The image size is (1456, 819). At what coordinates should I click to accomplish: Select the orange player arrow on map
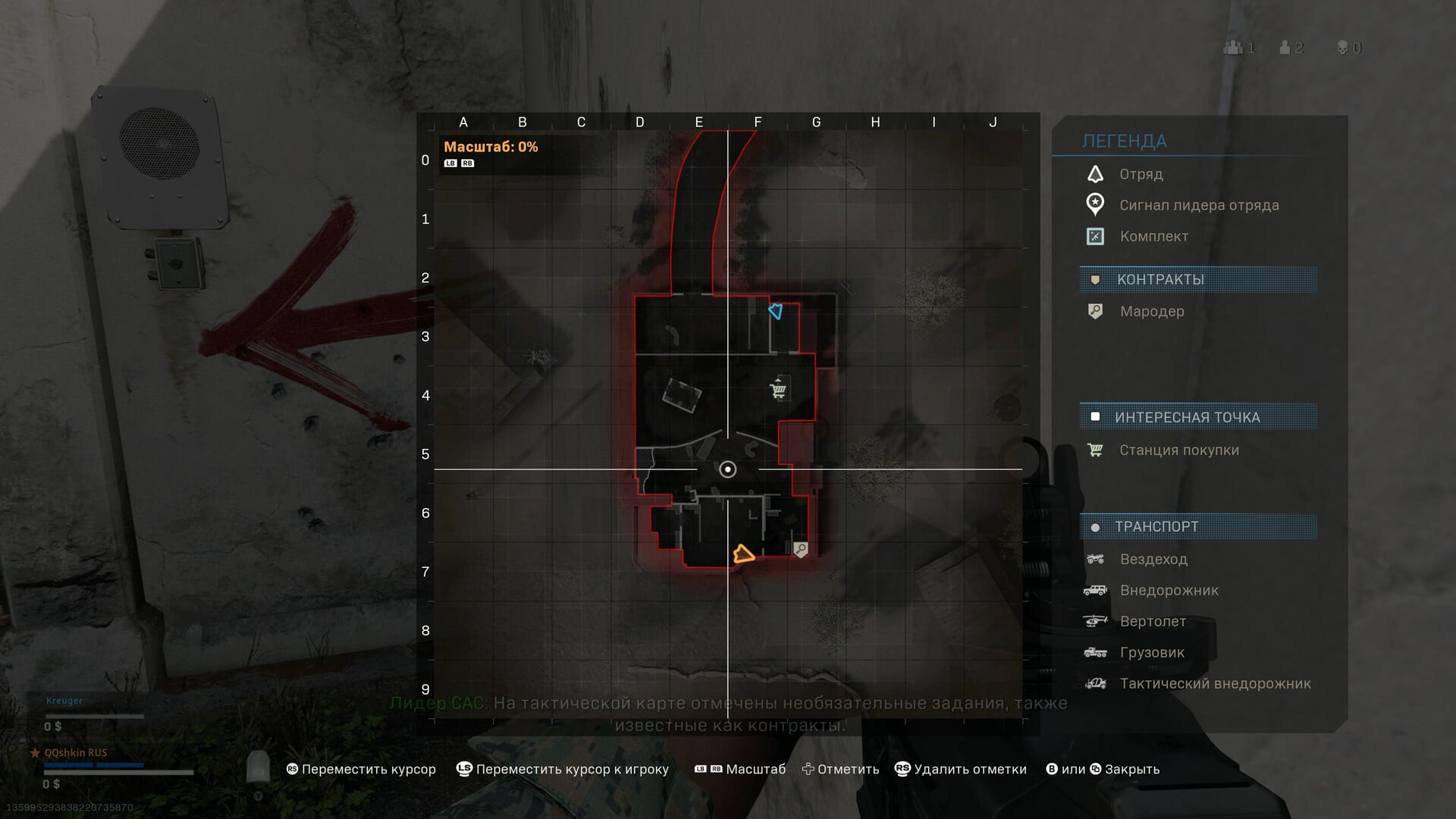point(743,554)
